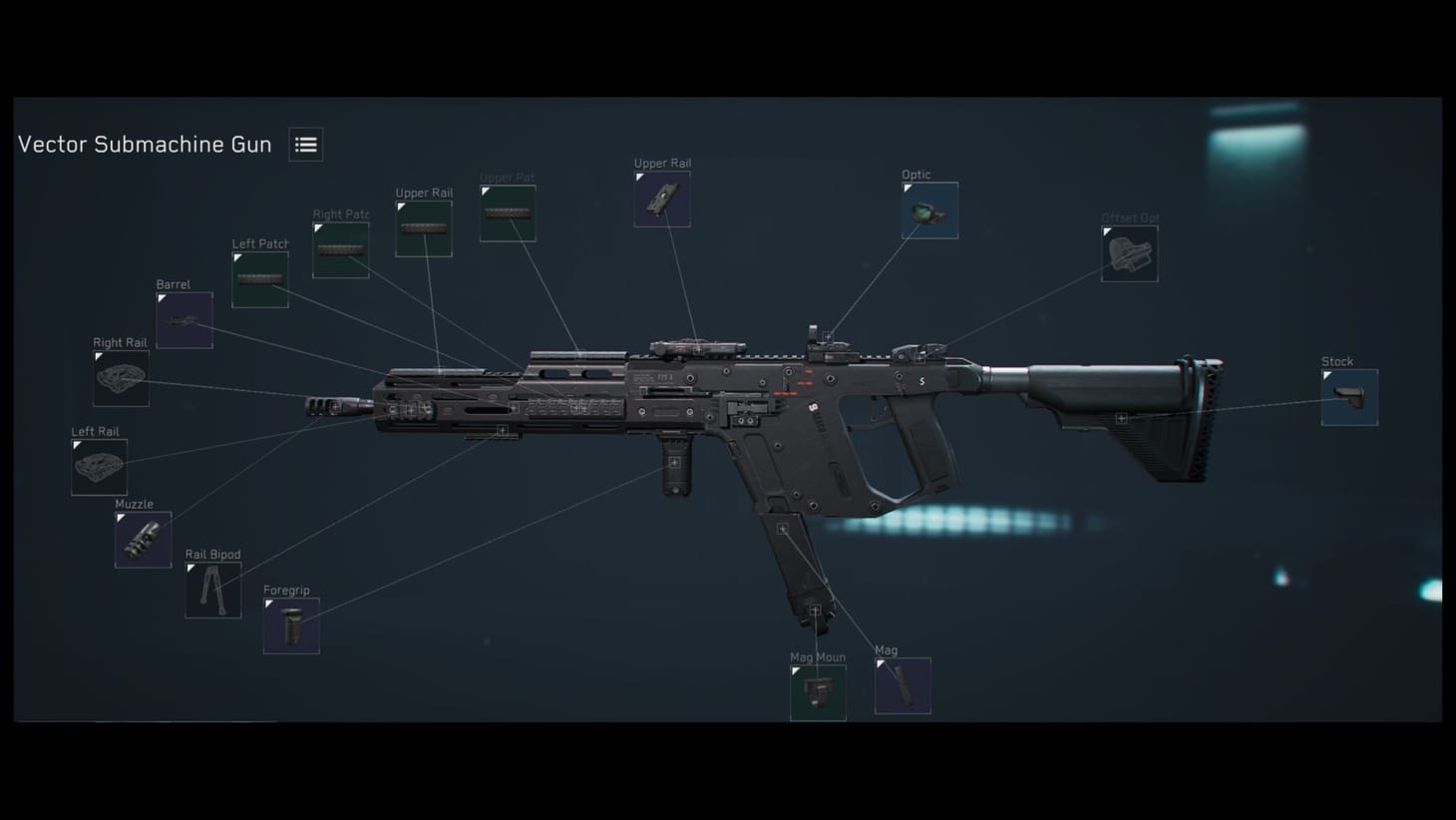Open the Mag Mount customization slot
Image resolution: width=1456 pixels, height=820 pixels.
817,691
